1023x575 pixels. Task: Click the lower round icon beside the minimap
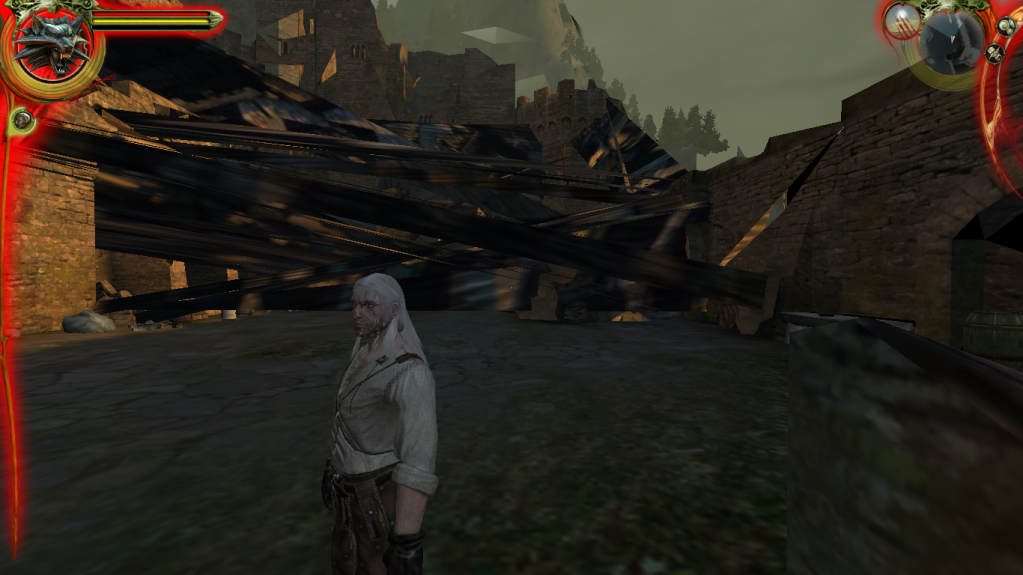995,53
